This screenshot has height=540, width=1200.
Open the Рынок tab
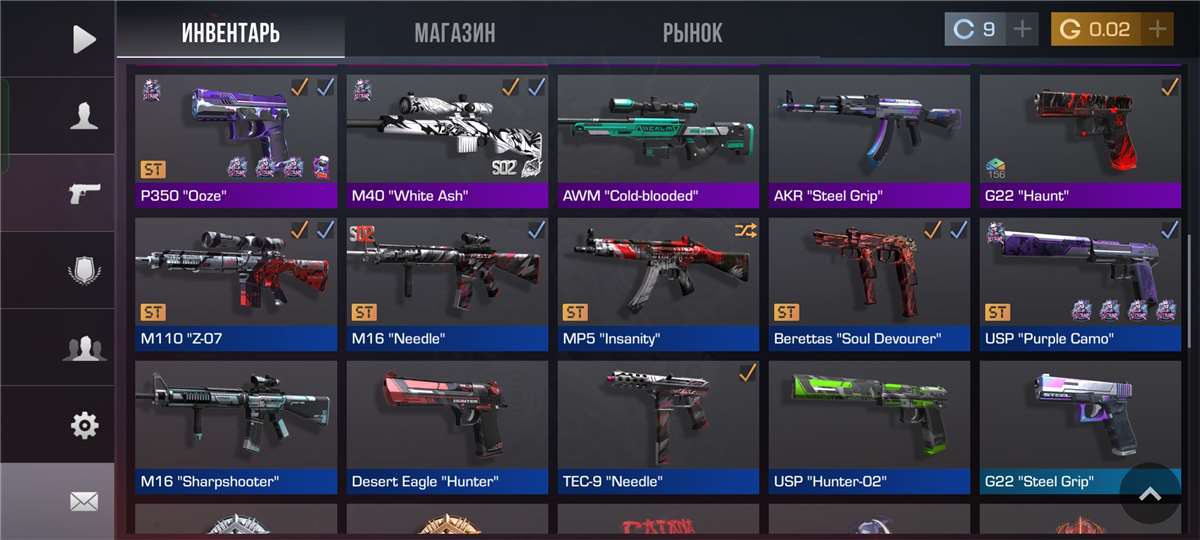692,33
